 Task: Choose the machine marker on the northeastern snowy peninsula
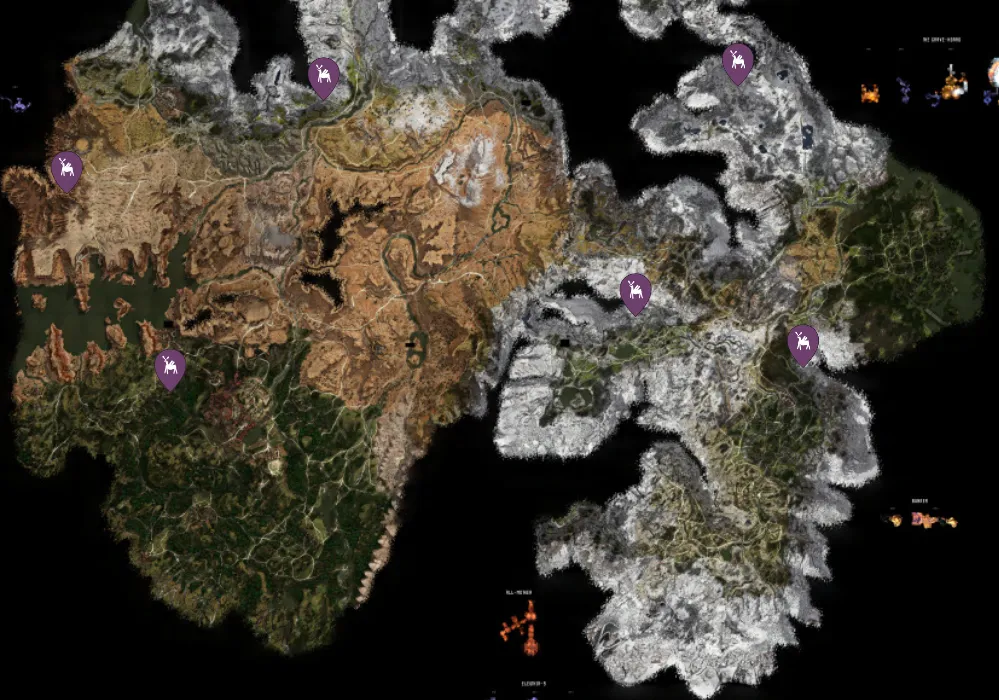pyautogui.click(x=738, y=63)
